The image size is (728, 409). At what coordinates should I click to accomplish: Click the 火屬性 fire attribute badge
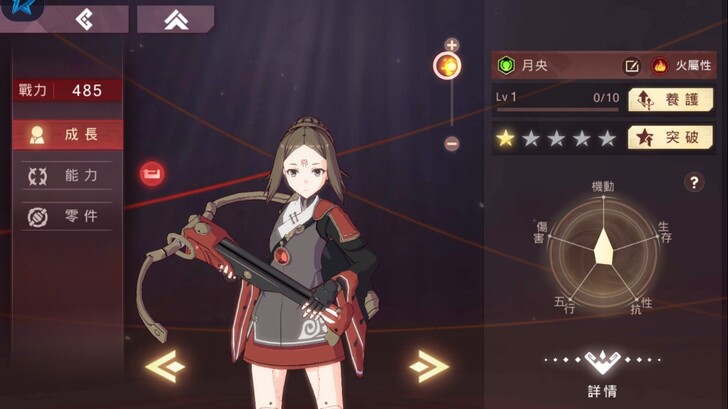[676, 67]
